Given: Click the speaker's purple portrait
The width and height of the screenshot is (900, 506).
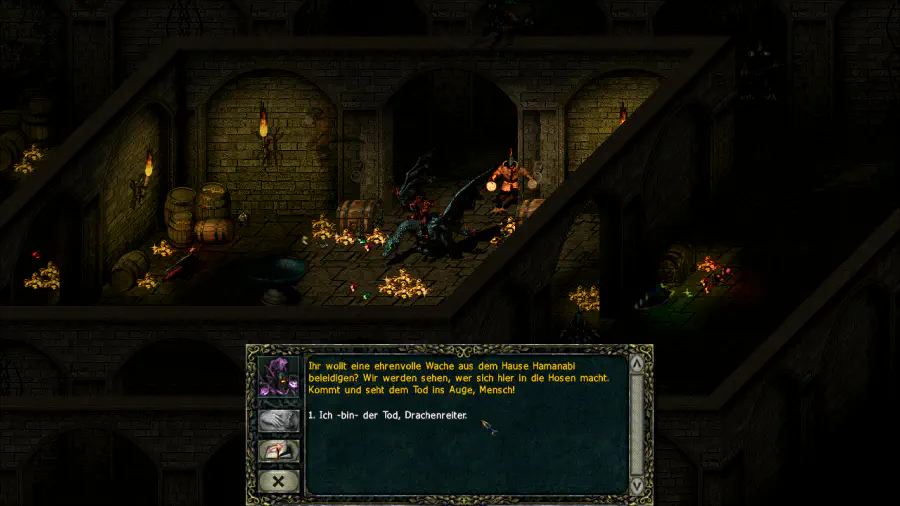Looking at the screenshot, I should pos(279,377).
